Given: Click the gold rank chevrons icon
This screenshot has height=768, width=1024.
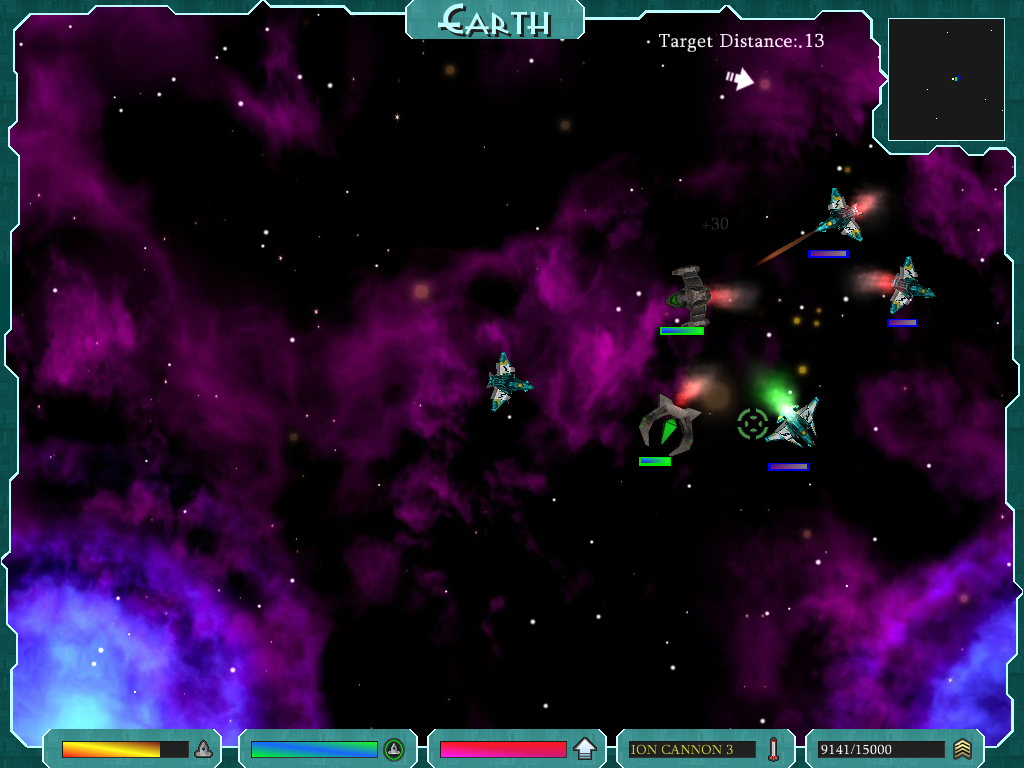Looking at the screenshot, I should (962, 749).
